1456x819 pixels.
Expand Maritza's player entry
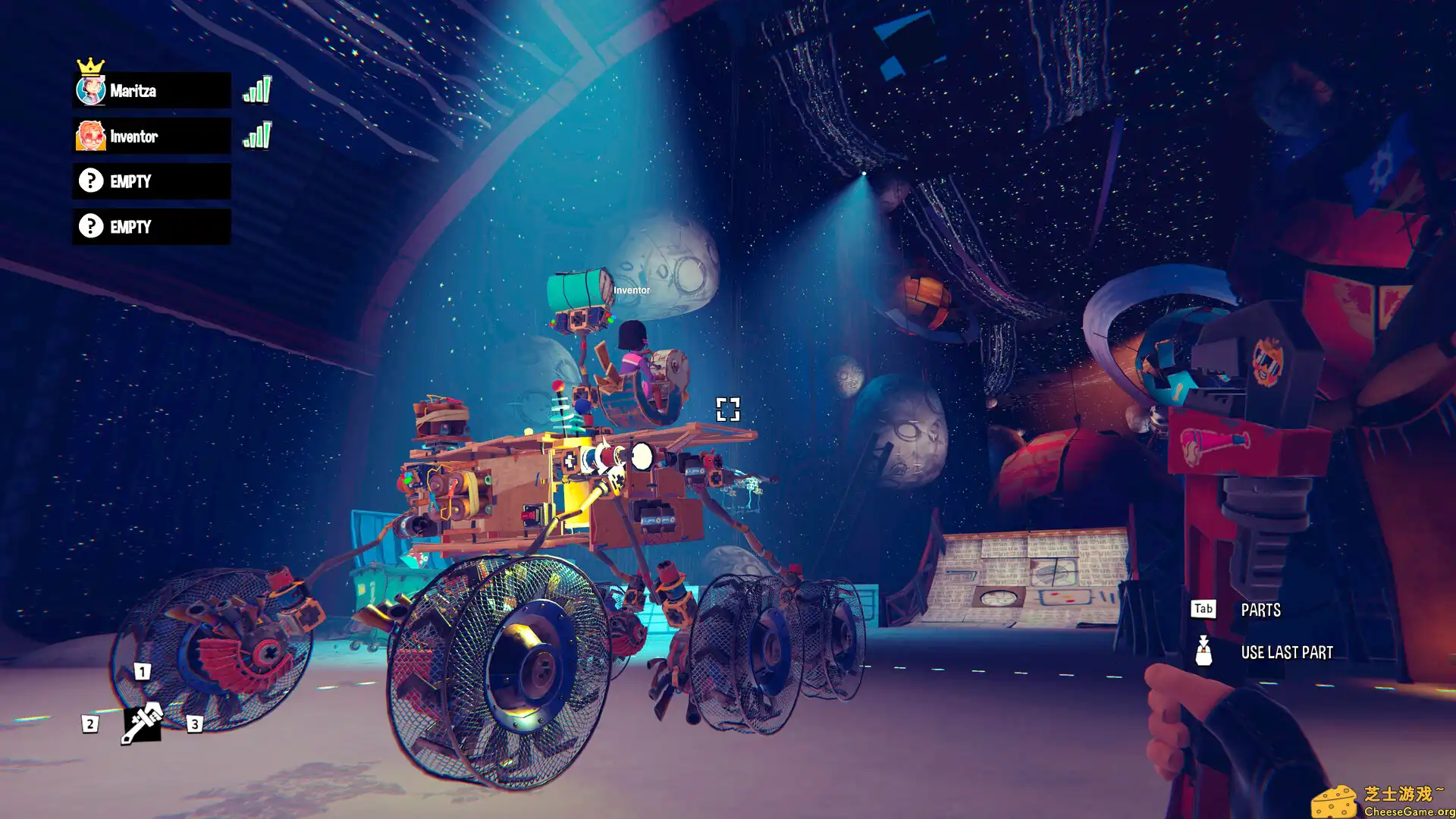coord(152,91)
